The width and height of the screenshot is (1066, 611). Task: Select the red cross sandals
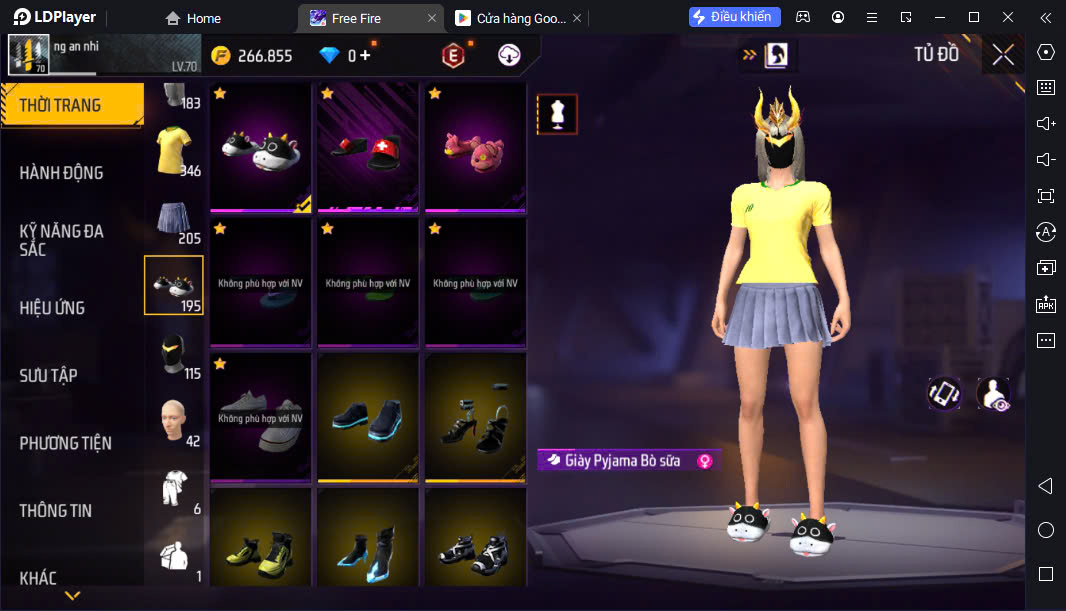click(367, 147)
